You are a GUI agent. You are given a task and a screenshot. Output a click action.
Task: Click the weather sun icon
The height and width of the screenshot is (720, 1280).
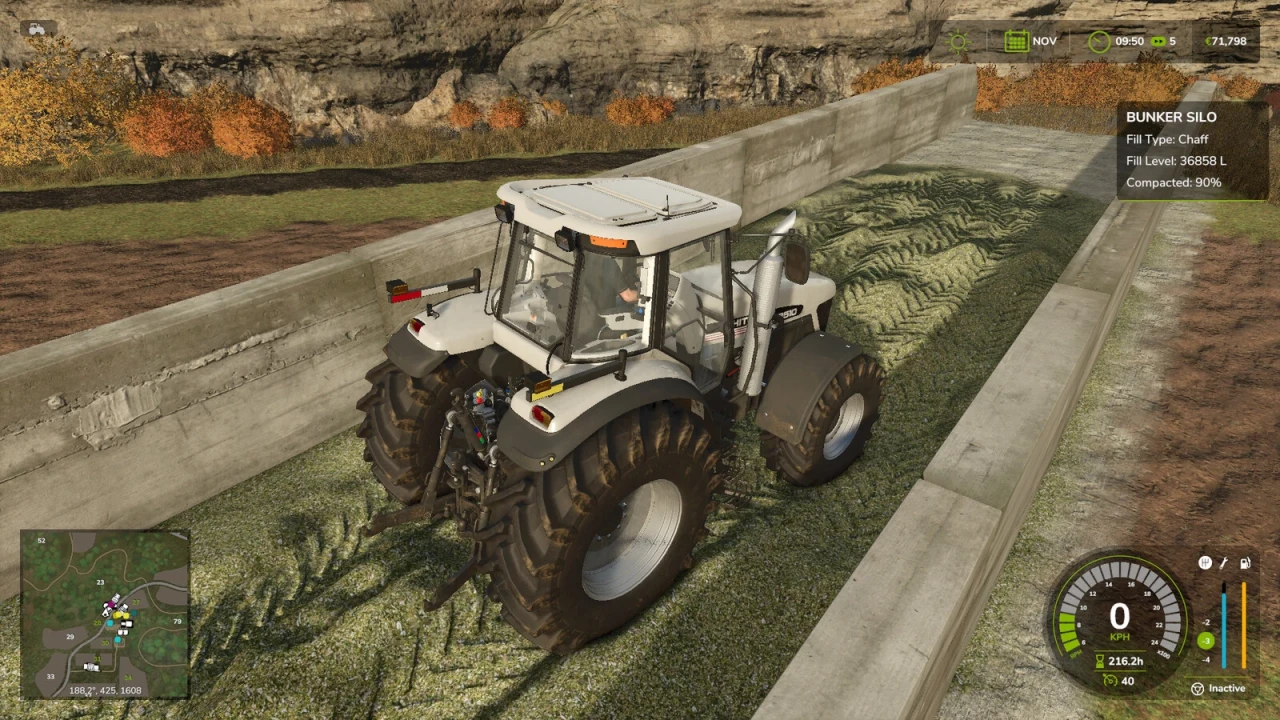click(957, 41)
